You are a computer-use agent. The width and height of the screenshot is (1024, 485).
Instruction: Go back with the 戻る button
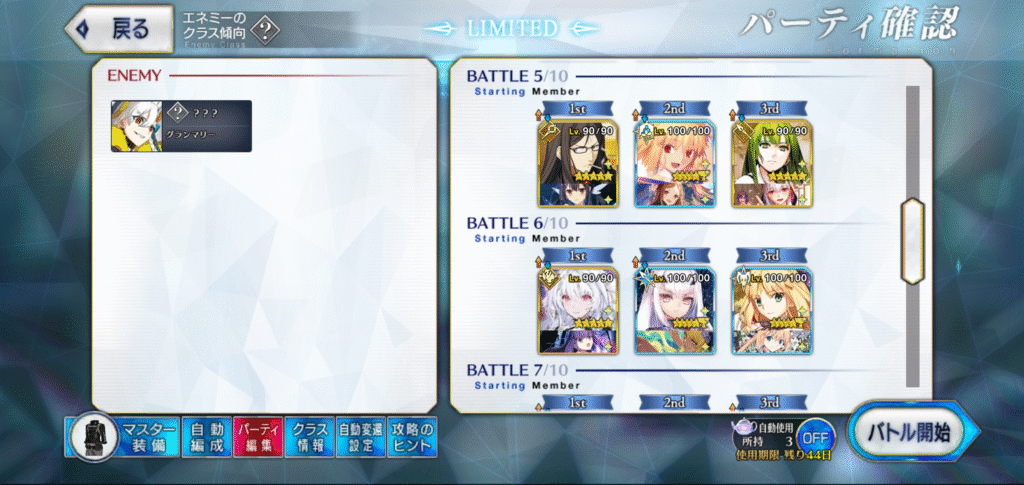pyautogui.click(x=112, y=29)
